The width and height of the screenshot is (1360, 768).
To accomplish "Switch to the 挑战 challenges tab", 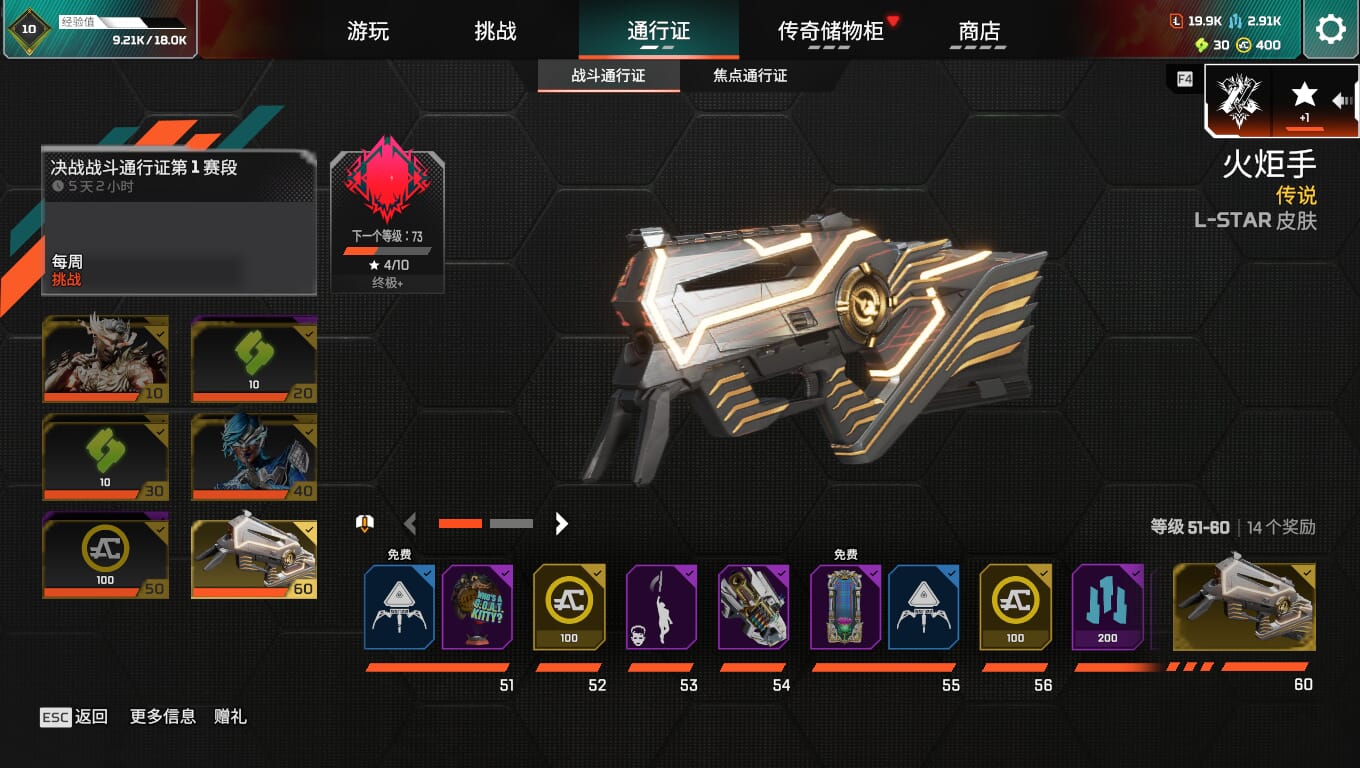I will pyautogui.click(x=495, y=31).
